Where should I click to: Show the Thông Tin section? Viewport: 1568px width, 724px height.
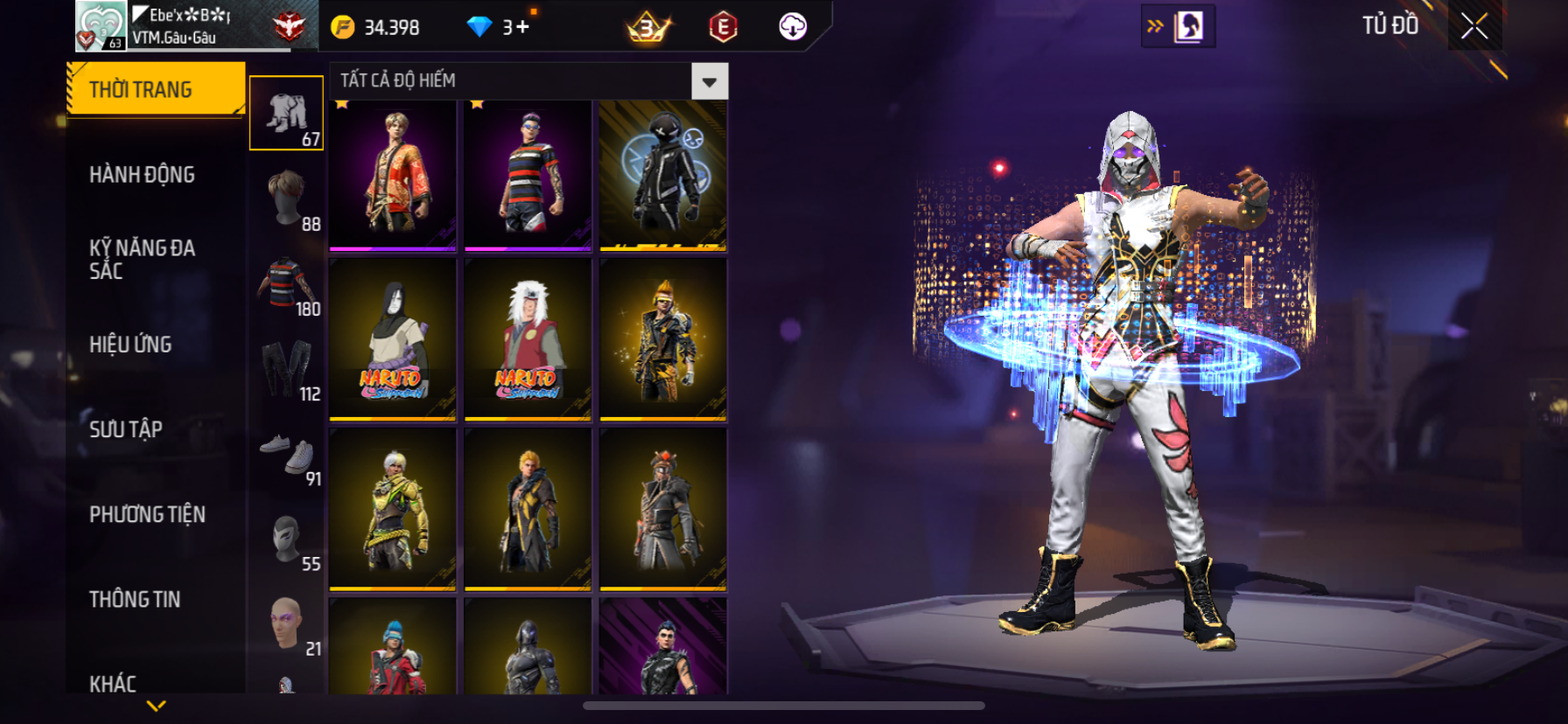coord(136,599)
